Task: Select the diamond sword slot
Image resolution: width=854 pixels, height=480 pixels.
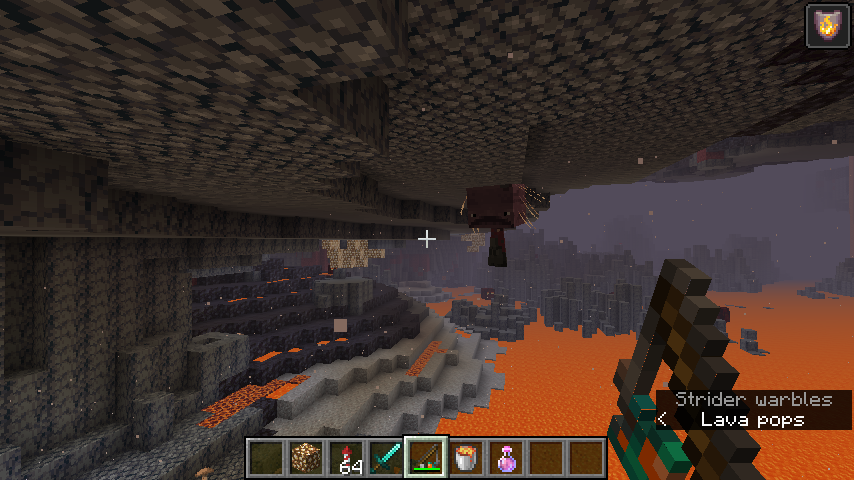Action: (x=386, y=458)
